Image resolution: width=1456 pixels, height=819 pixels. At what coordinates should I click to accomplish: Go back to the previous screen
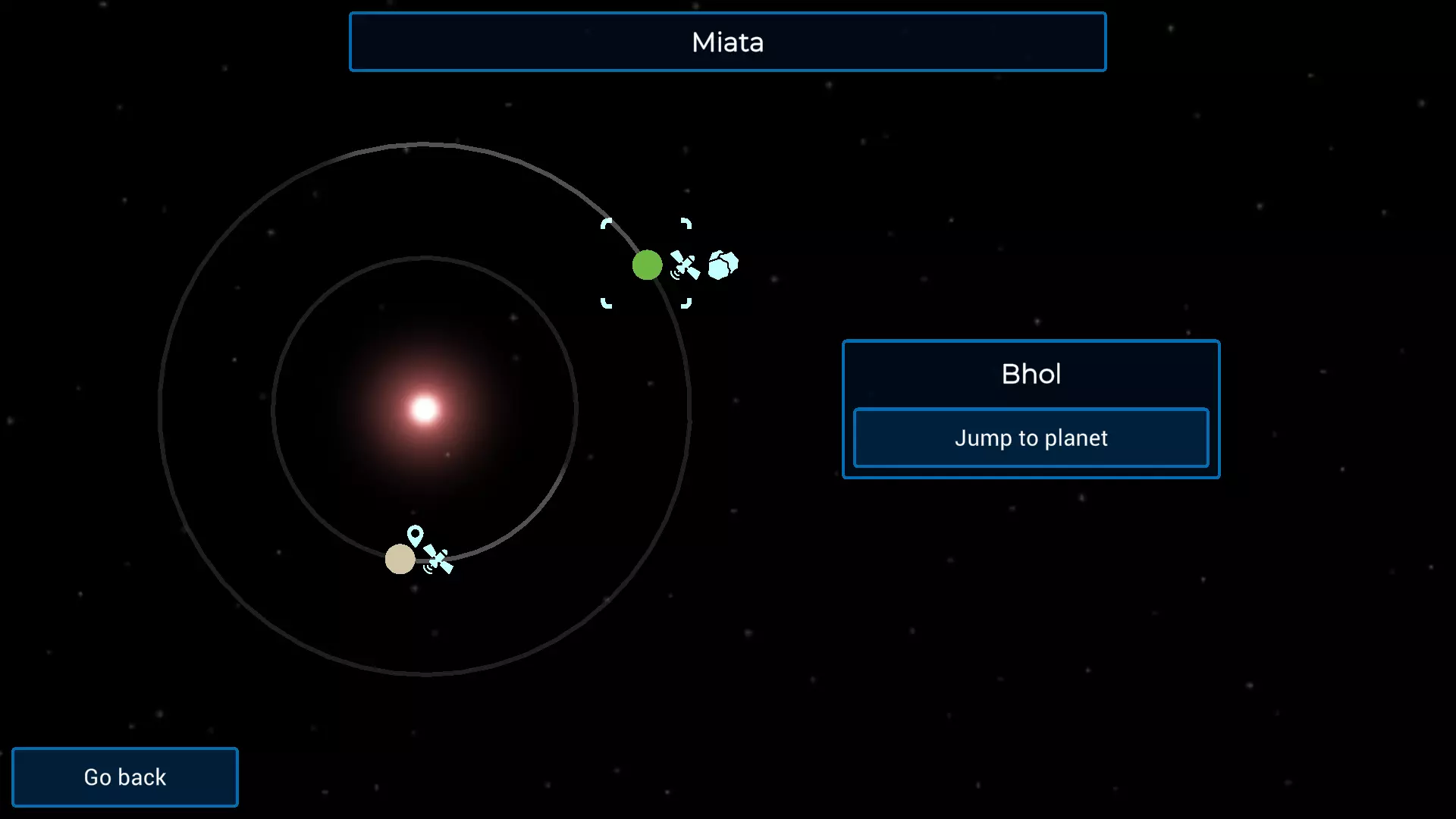tap(125, 777)
